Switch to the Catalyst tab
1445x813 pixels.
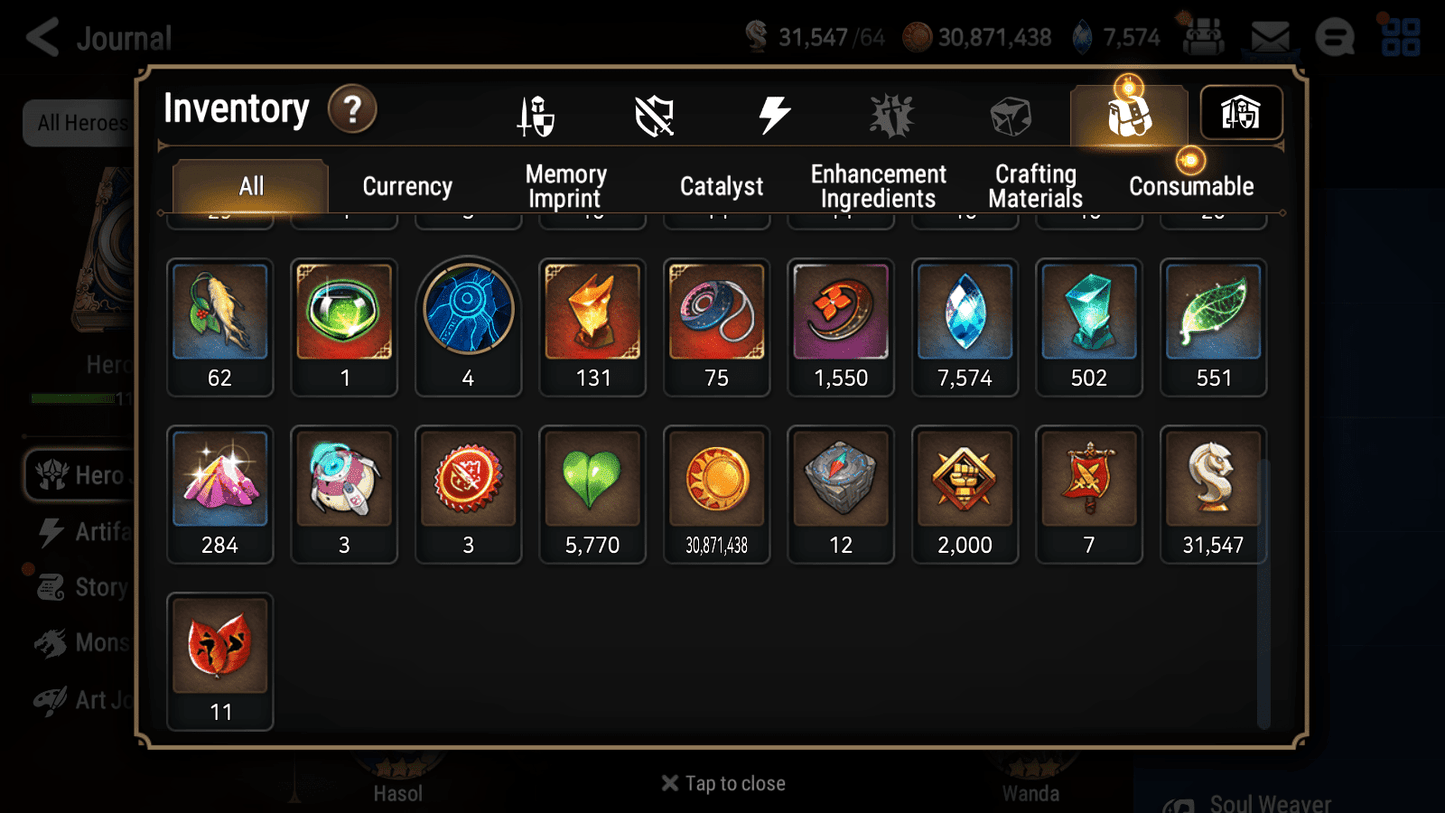click(x=722, y=185)
